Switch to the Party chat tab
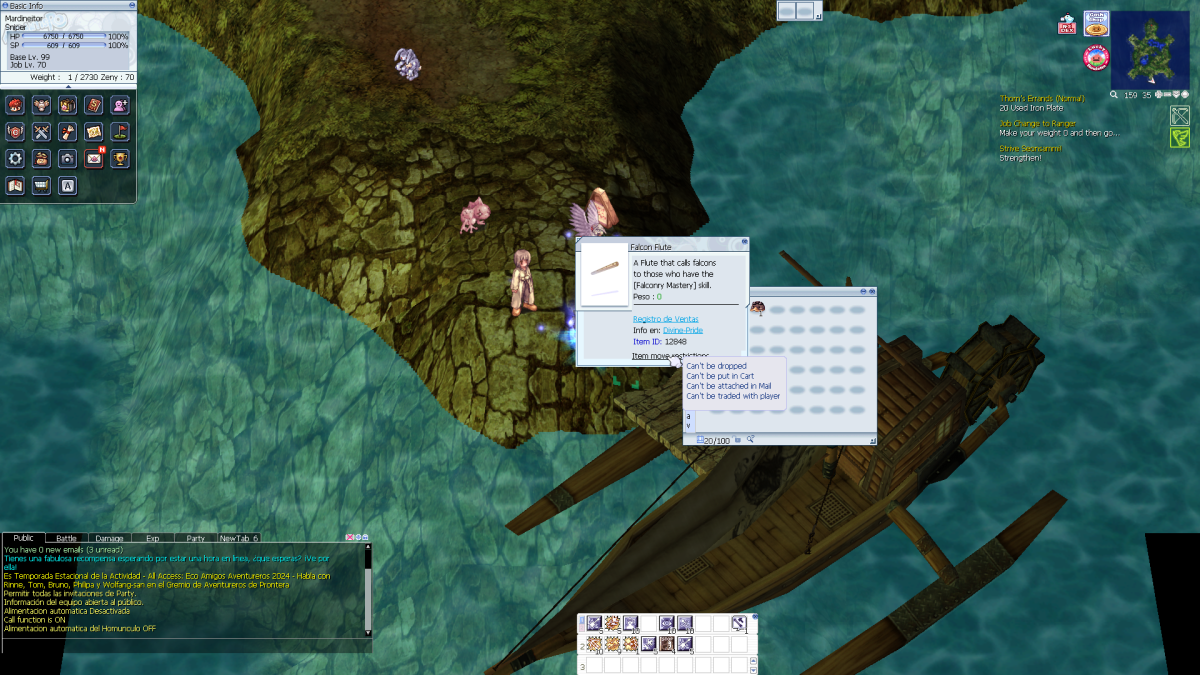1200x675 pixels. tap(195, 538)
